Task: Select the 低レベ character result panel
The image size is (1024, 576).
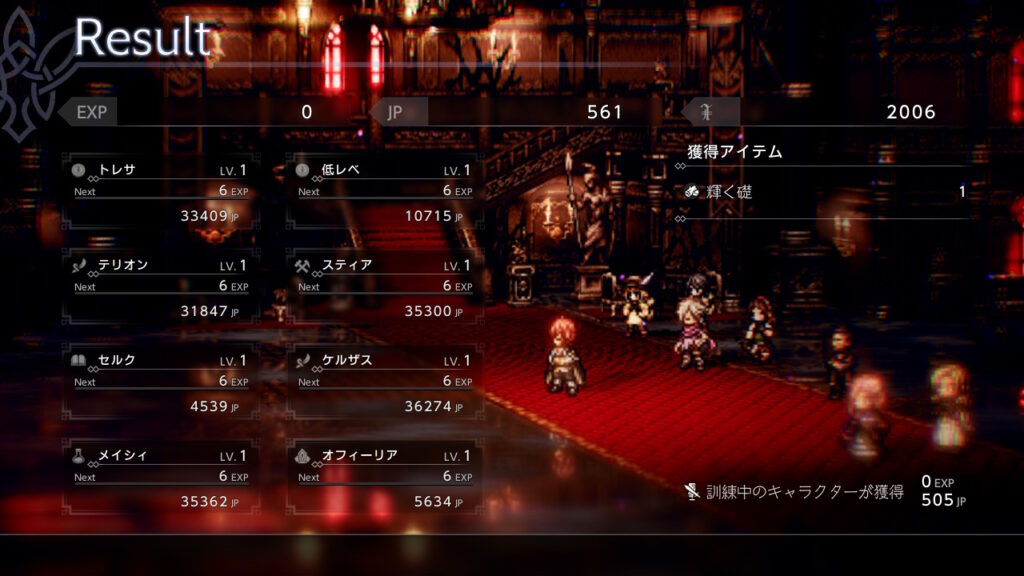Action: point(383,192)
